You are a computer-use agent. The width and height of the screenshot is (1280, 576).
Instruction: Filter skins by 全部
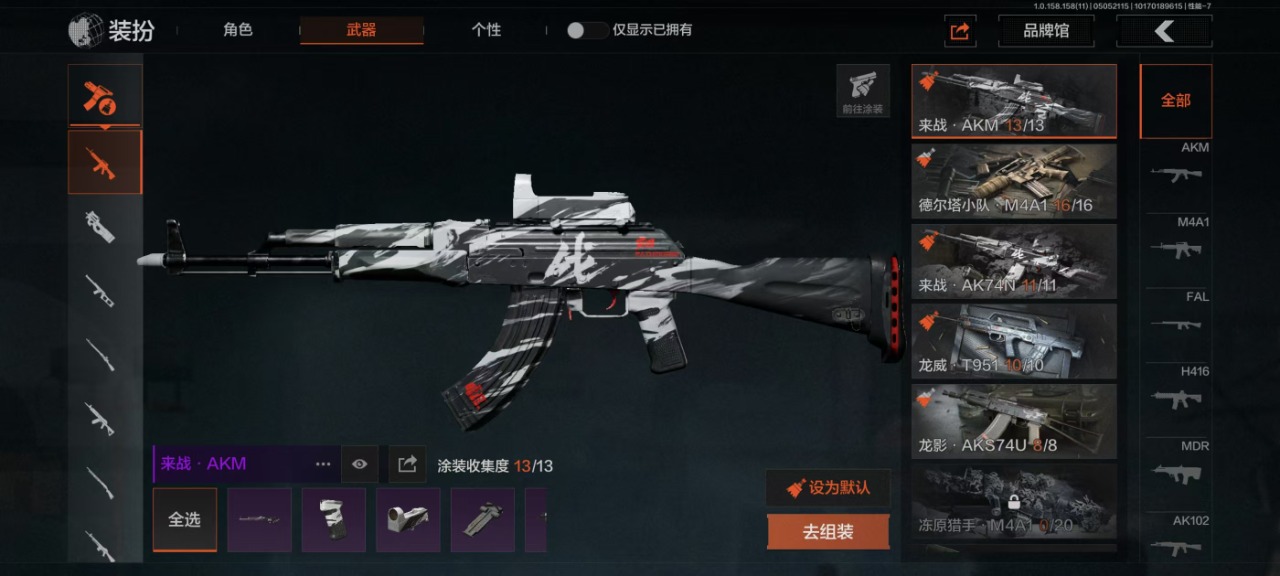coord(1175,101)
